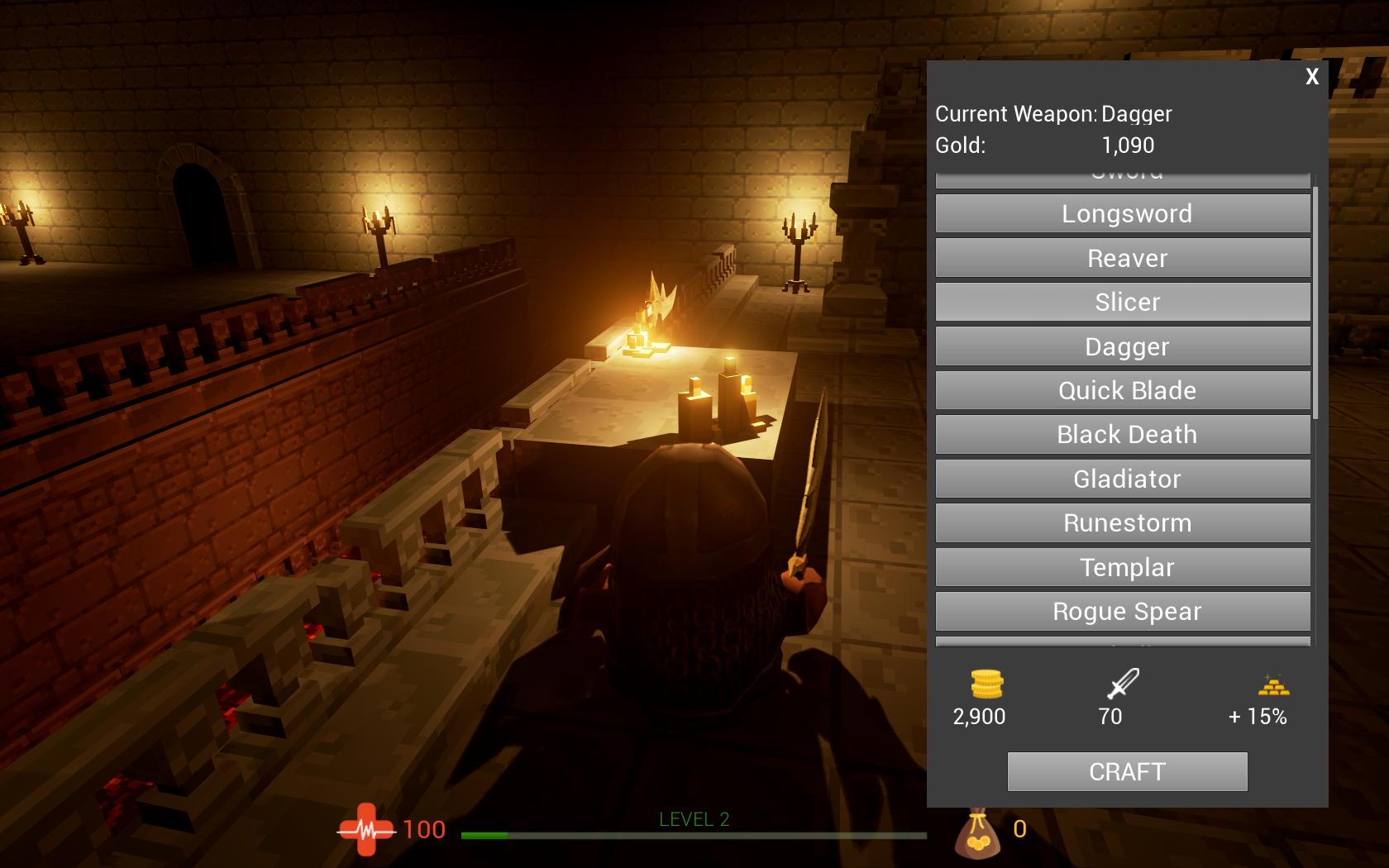This screenshot has height=868, width=1389.
Task: Click the weapon list scrollbar
Action: pos(1315,302)
